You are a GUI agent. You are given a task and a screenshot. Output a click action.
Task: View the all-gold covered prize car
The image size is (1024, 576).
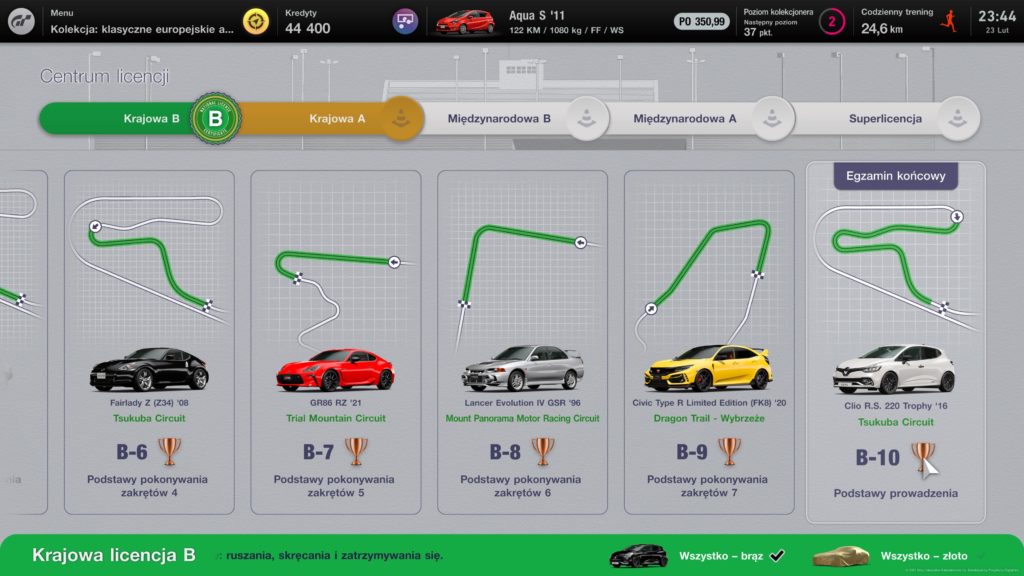841,556
